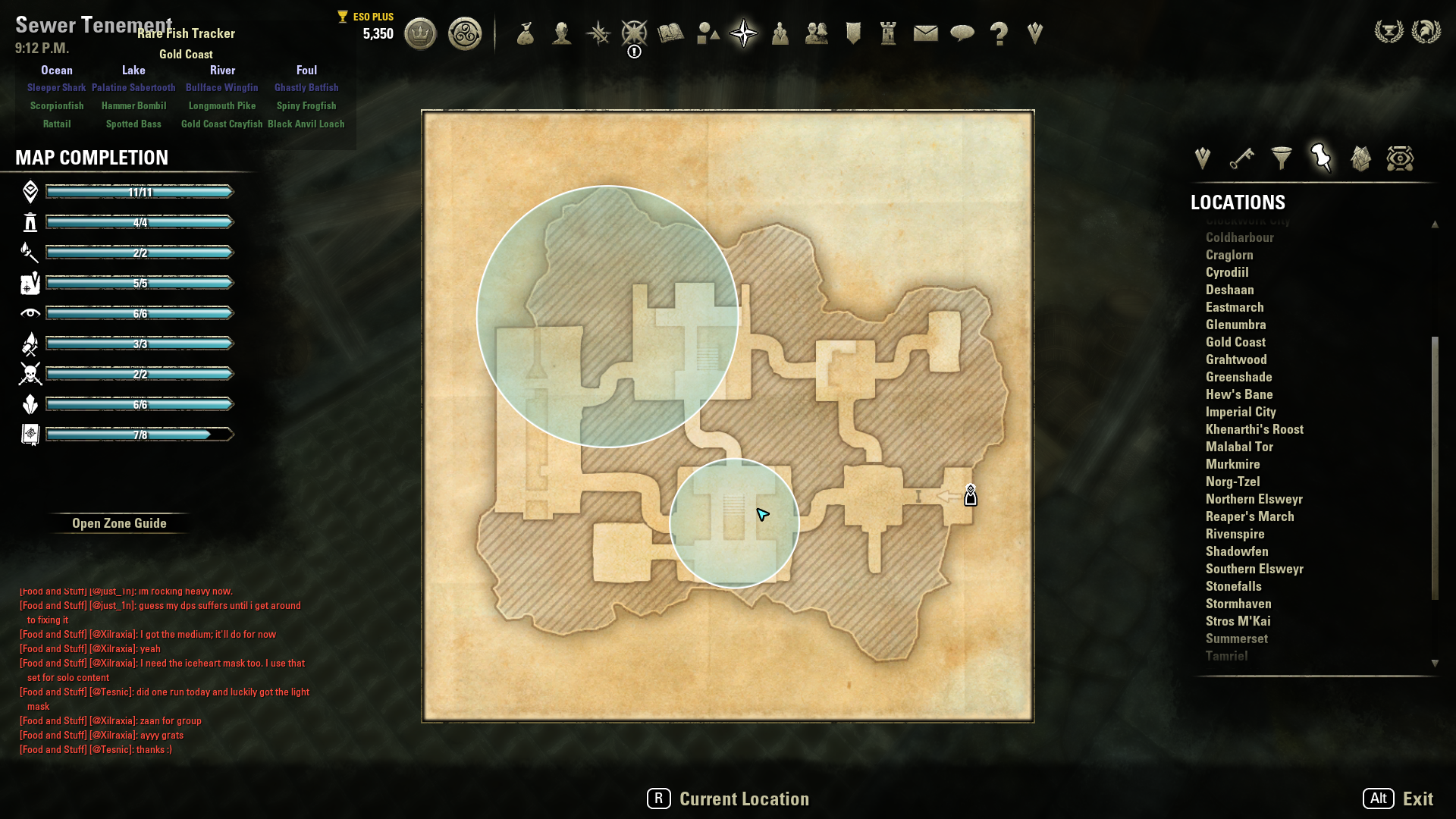
Task: Open the character sheet menu
Action: pos(561,34)
